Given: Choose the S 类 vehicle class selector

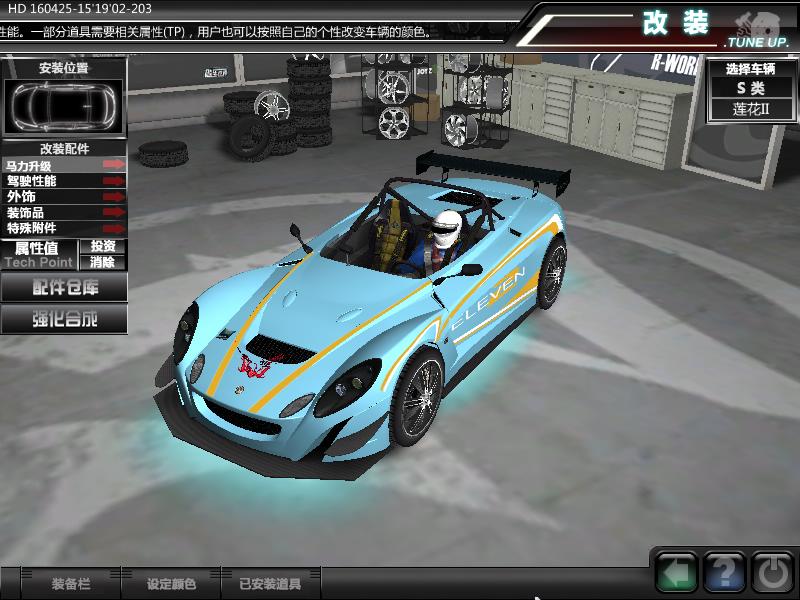Looking at the screenshot, I should [750, 88].
